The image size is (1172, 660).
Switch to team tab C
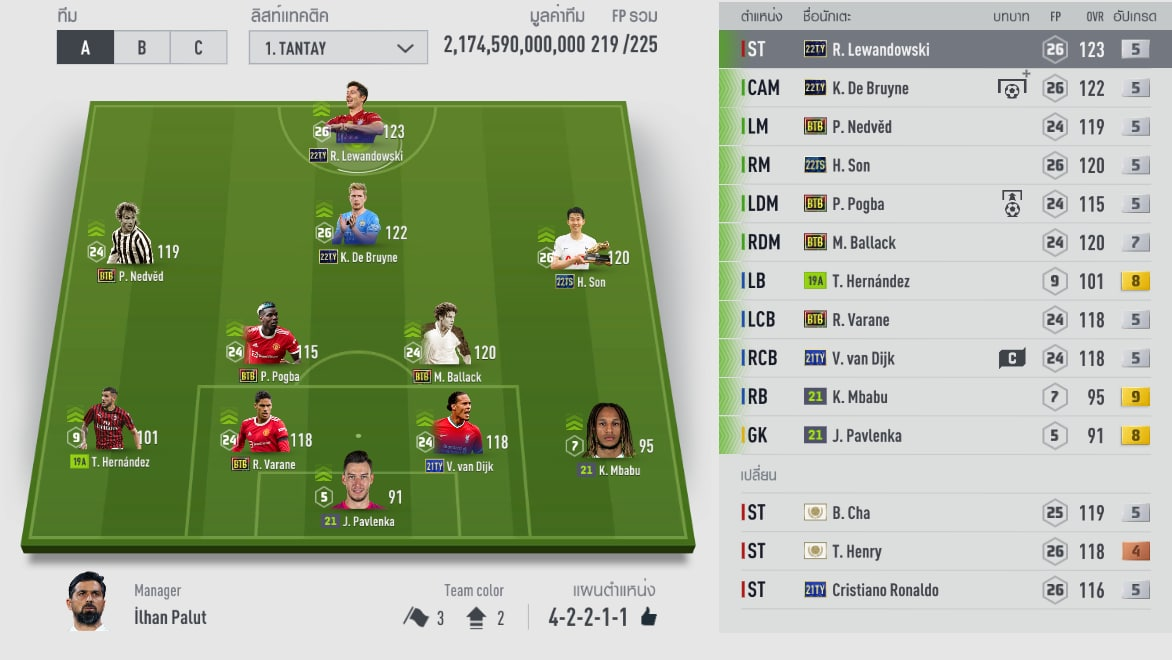coord(198,48)
